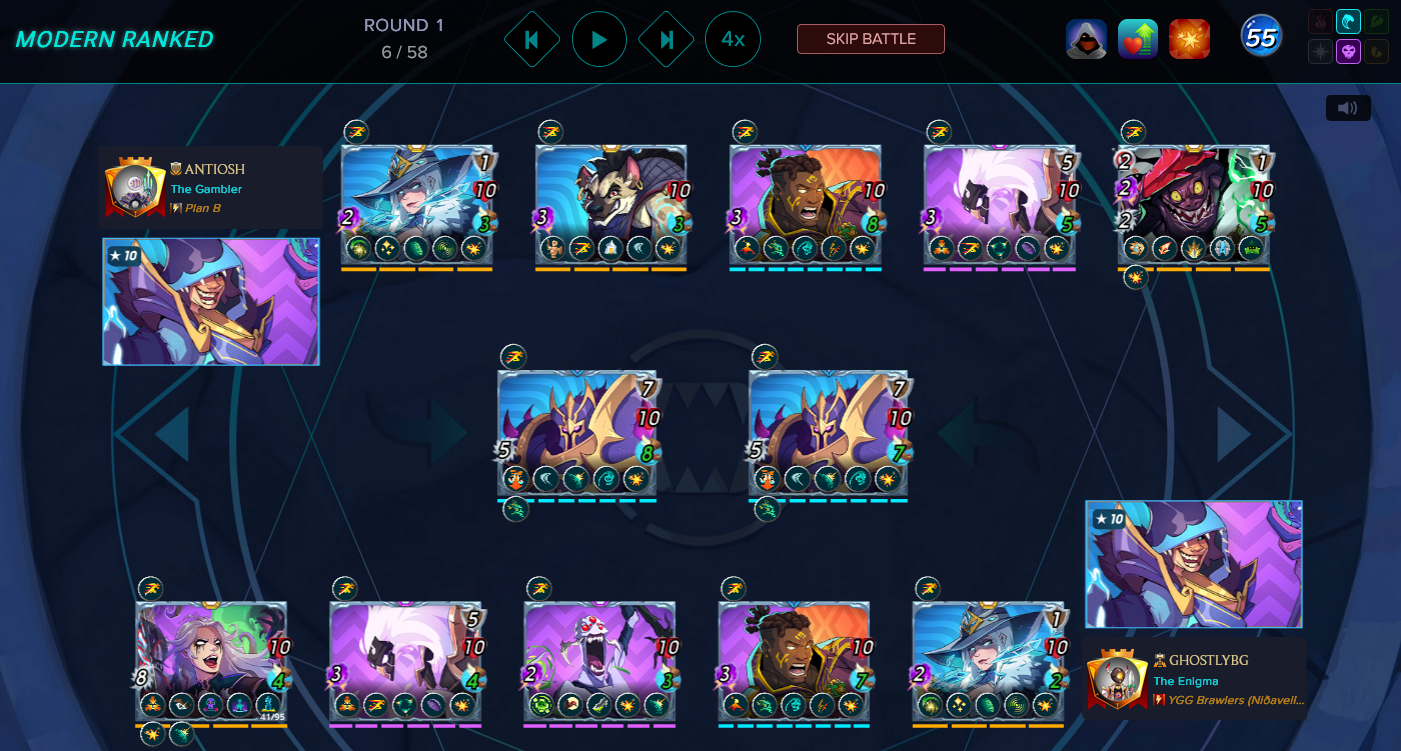Step forward to the next action

point(666,40)
